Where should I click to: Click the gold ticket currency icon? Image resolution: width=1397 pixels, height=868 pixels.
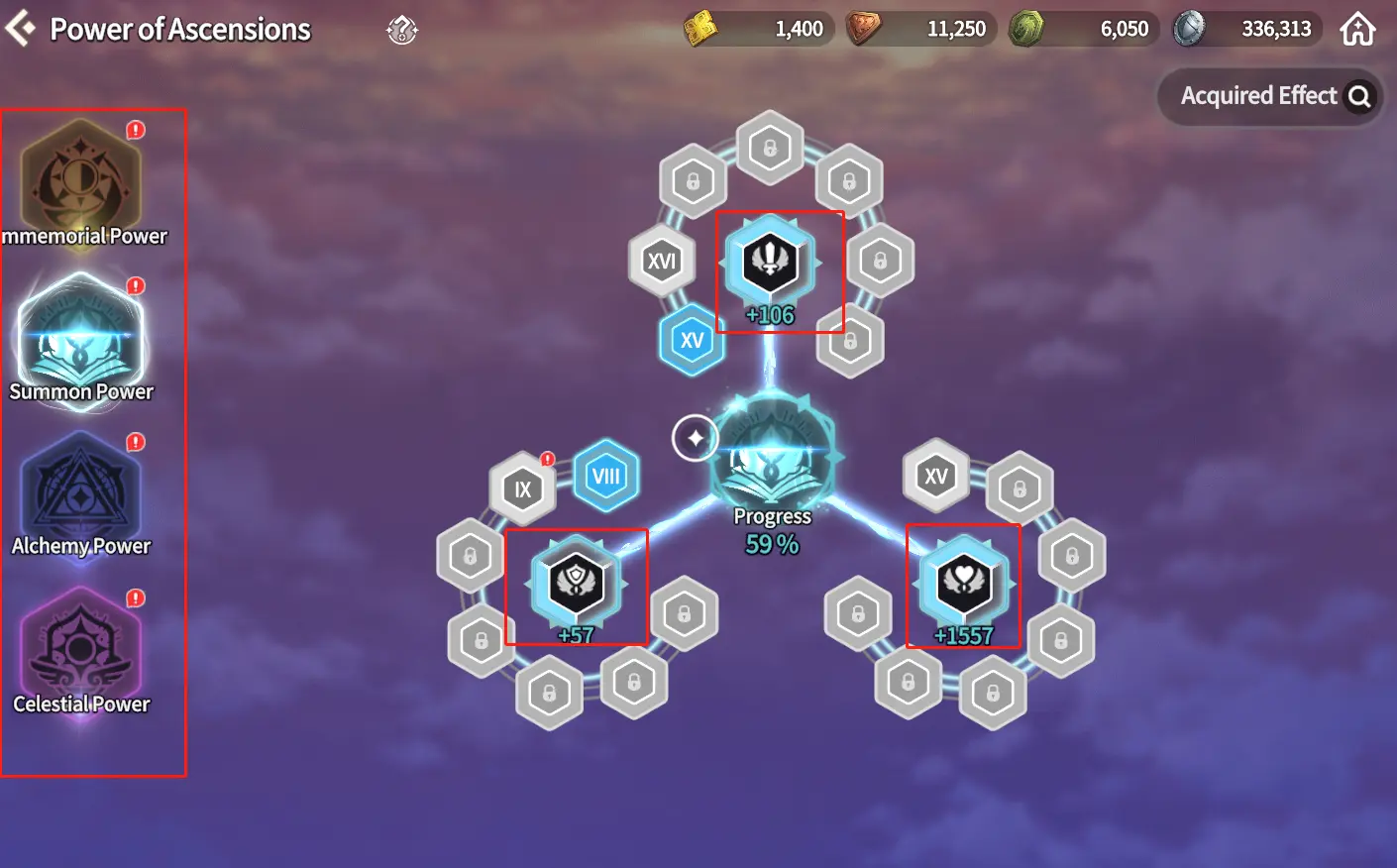point(701,29)
